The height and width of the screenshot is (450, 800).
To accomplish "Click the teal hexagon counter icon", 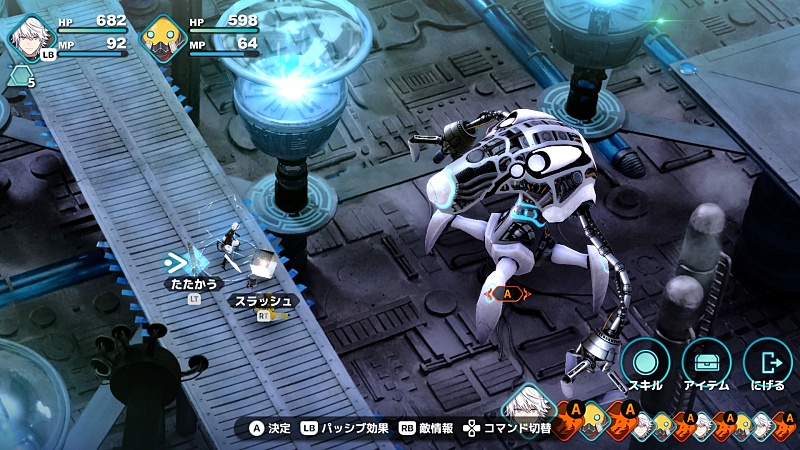I will coord(17,75).
